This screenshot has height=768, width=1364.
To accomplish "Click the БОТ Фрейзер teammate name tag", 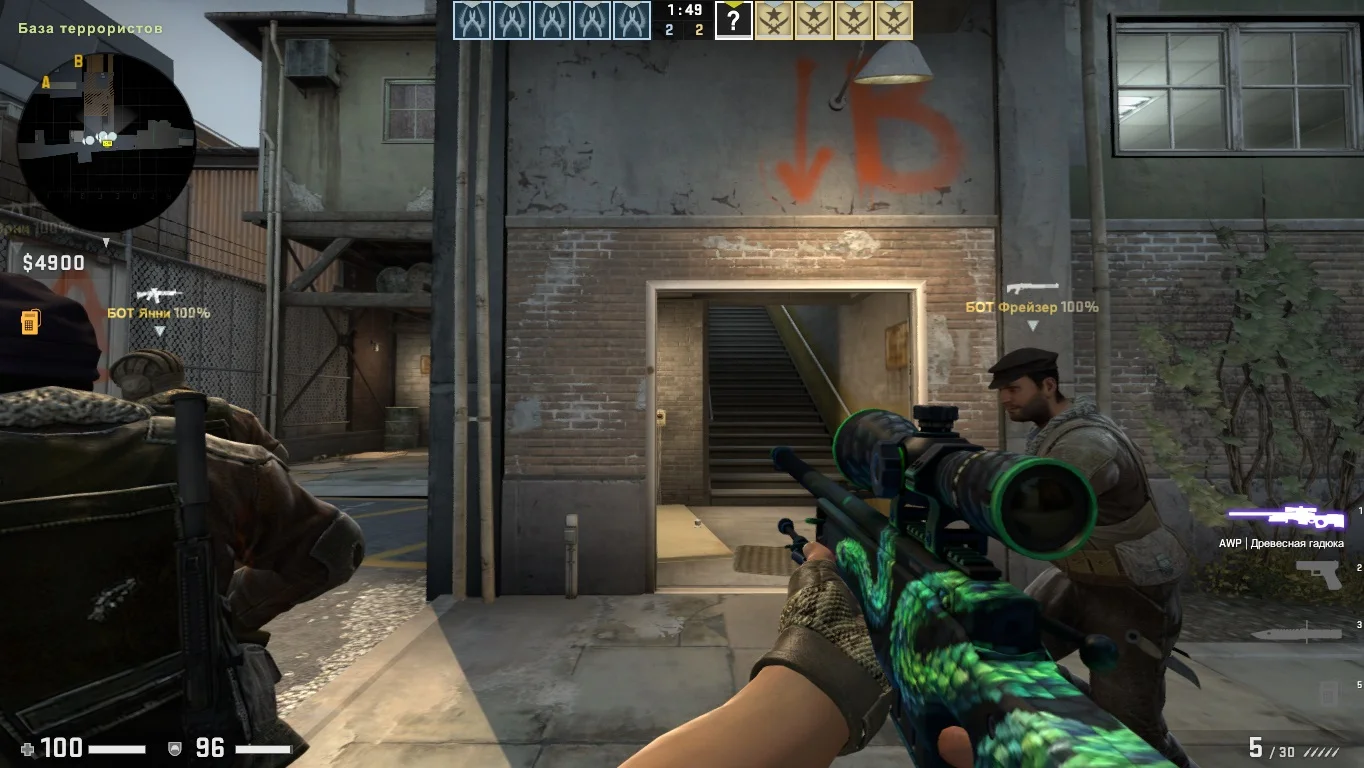I will click(x=1032, y=307).
